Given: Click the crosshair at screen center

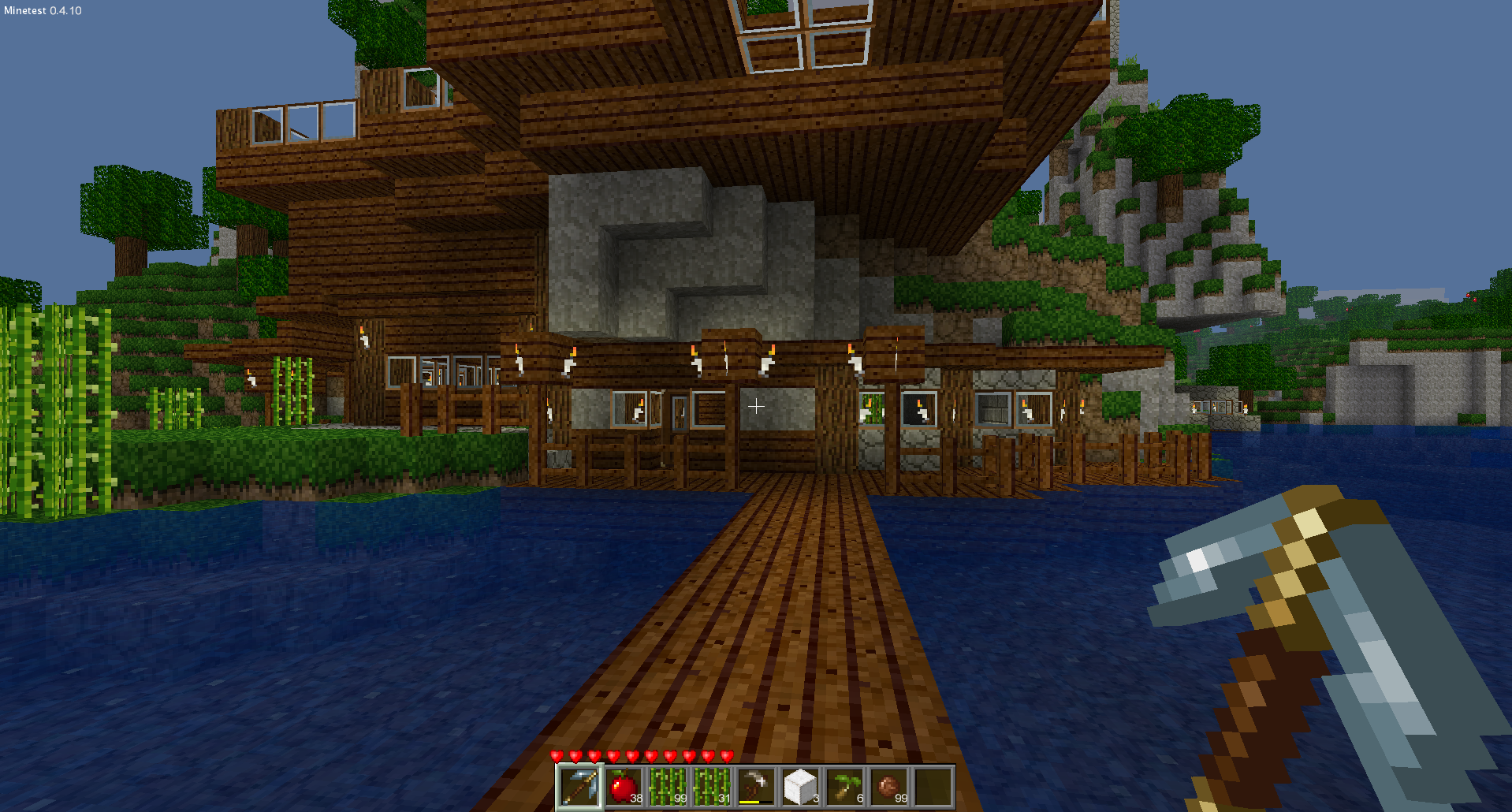Looking at the screenshot, I should click(x=756, y=407).
